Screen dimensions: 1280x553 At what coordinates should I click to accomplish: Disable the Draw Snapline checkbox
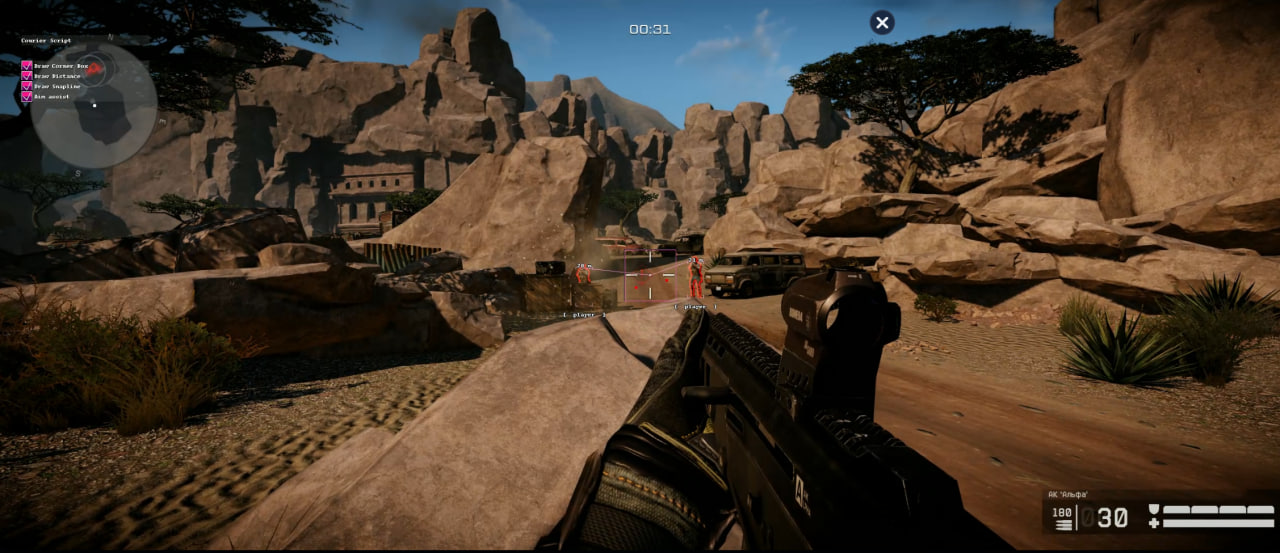[27, 86]
